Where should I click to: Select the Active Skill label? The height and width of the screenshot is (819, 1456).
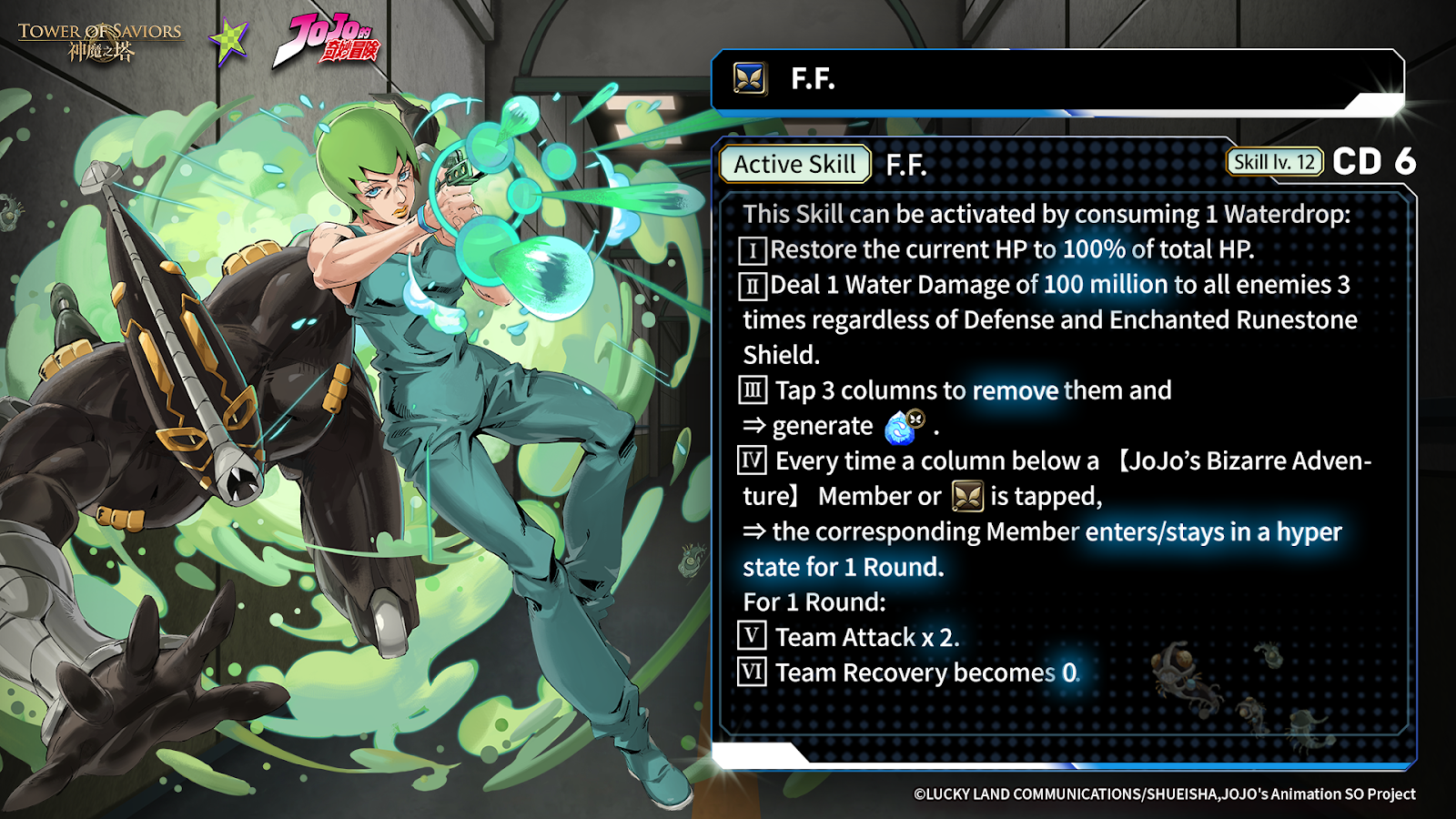click(794, 165)
